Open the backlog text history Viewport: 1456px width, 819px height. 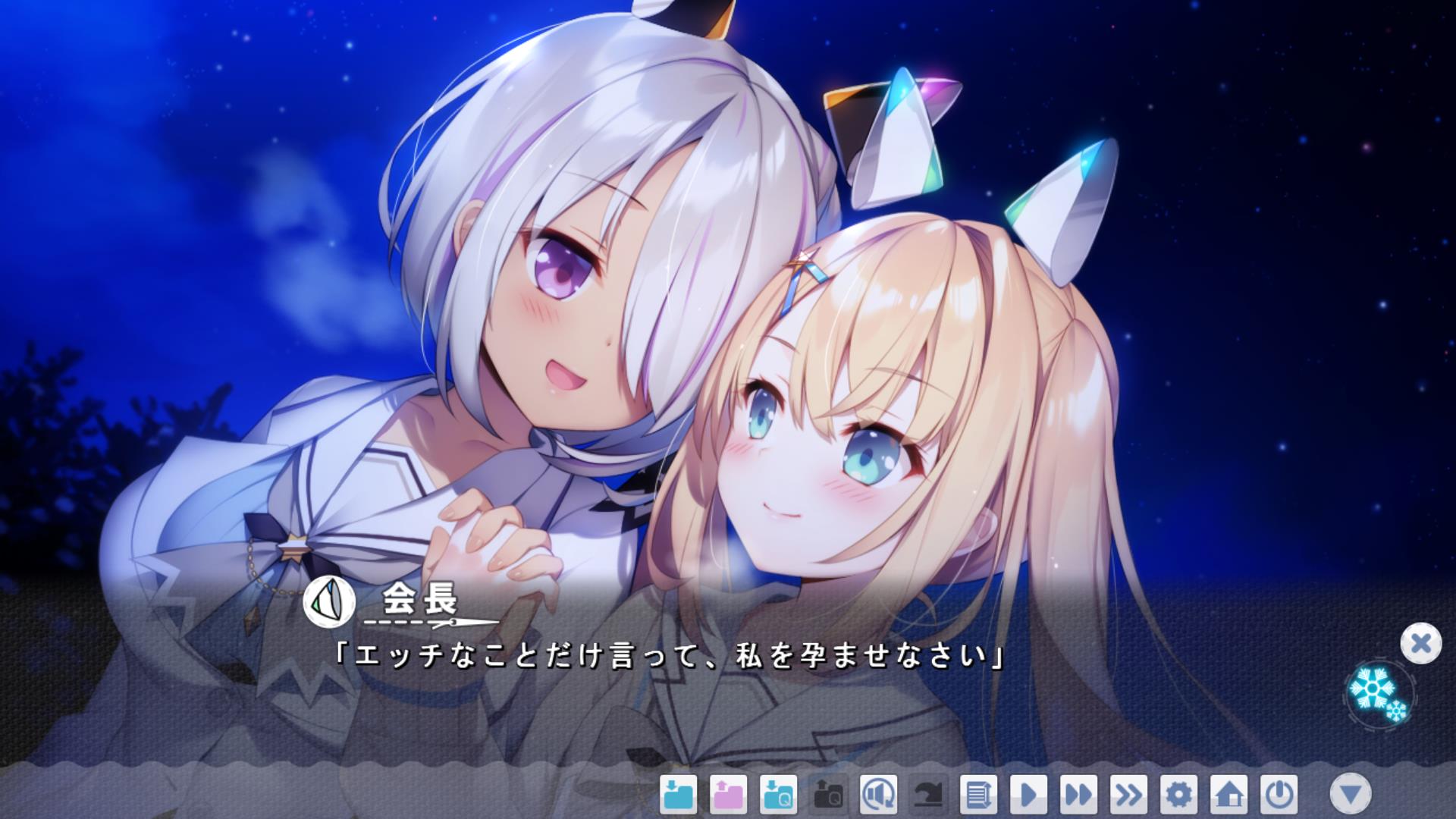coord(978,795)
